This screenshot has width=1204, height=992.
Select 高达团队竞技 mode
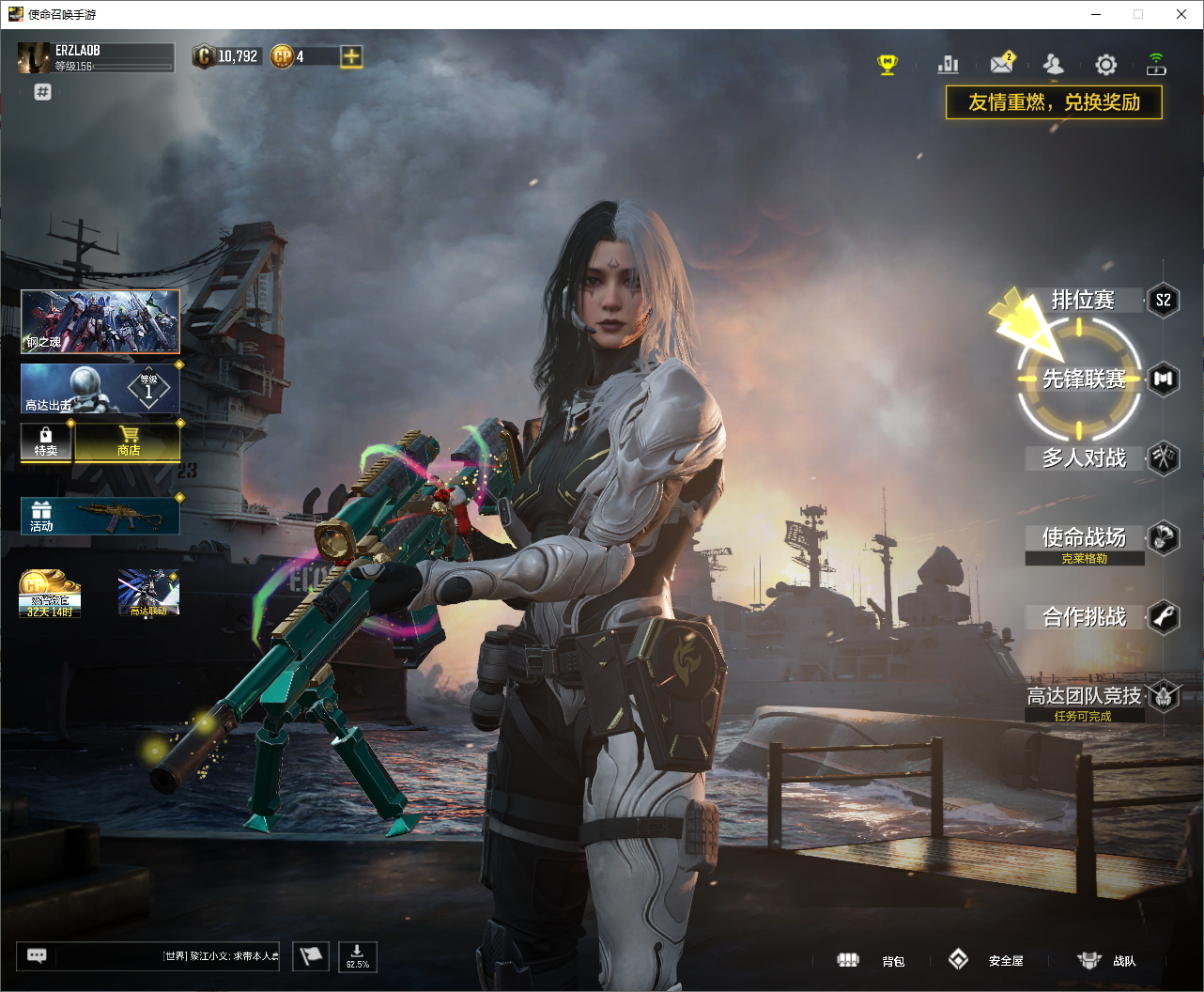(x=1084, y=696)
